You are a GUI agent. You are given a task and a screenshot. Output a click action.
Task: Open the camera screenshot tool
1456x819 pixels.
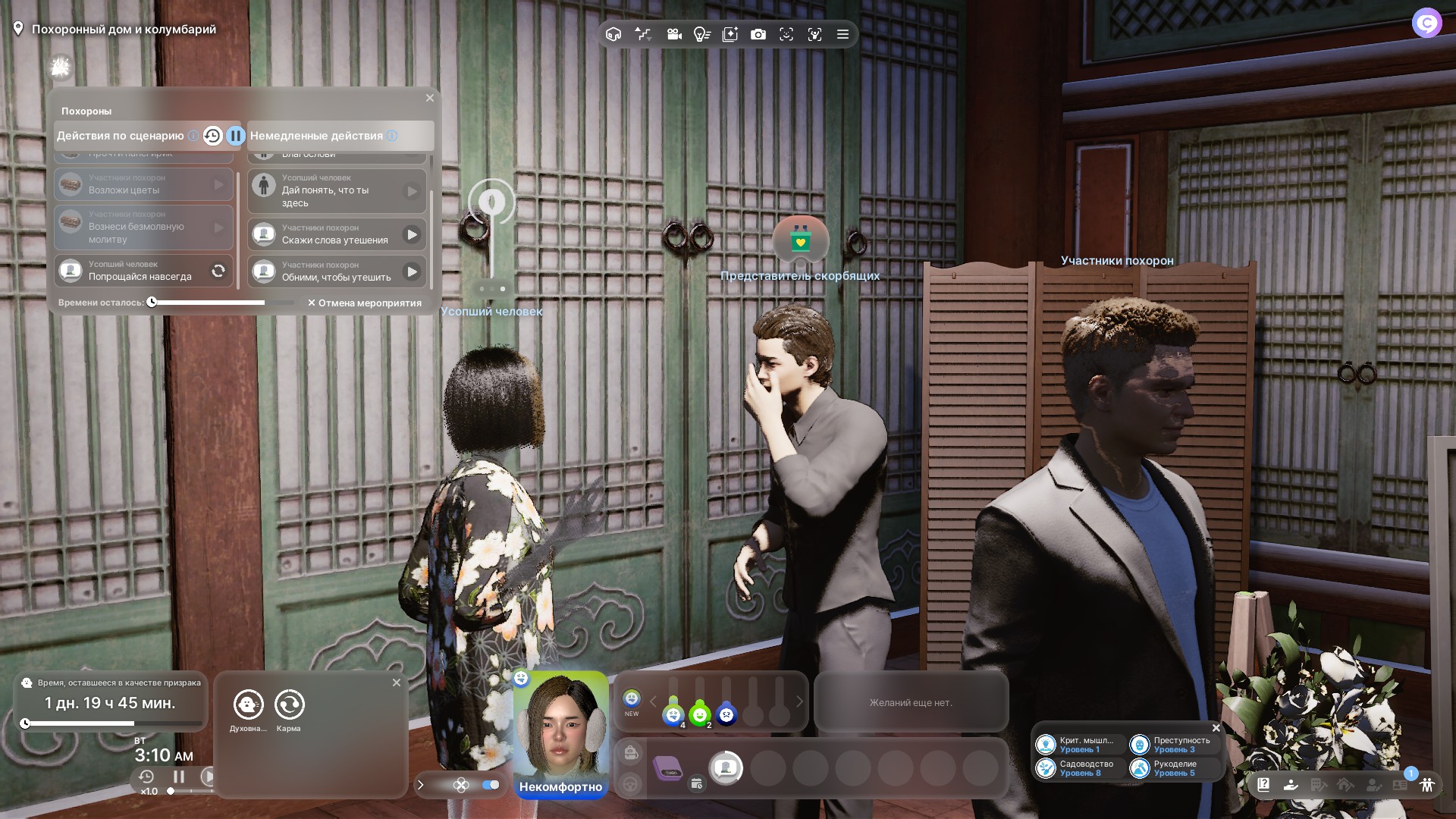pyautogui.click(x=758, y=34)
